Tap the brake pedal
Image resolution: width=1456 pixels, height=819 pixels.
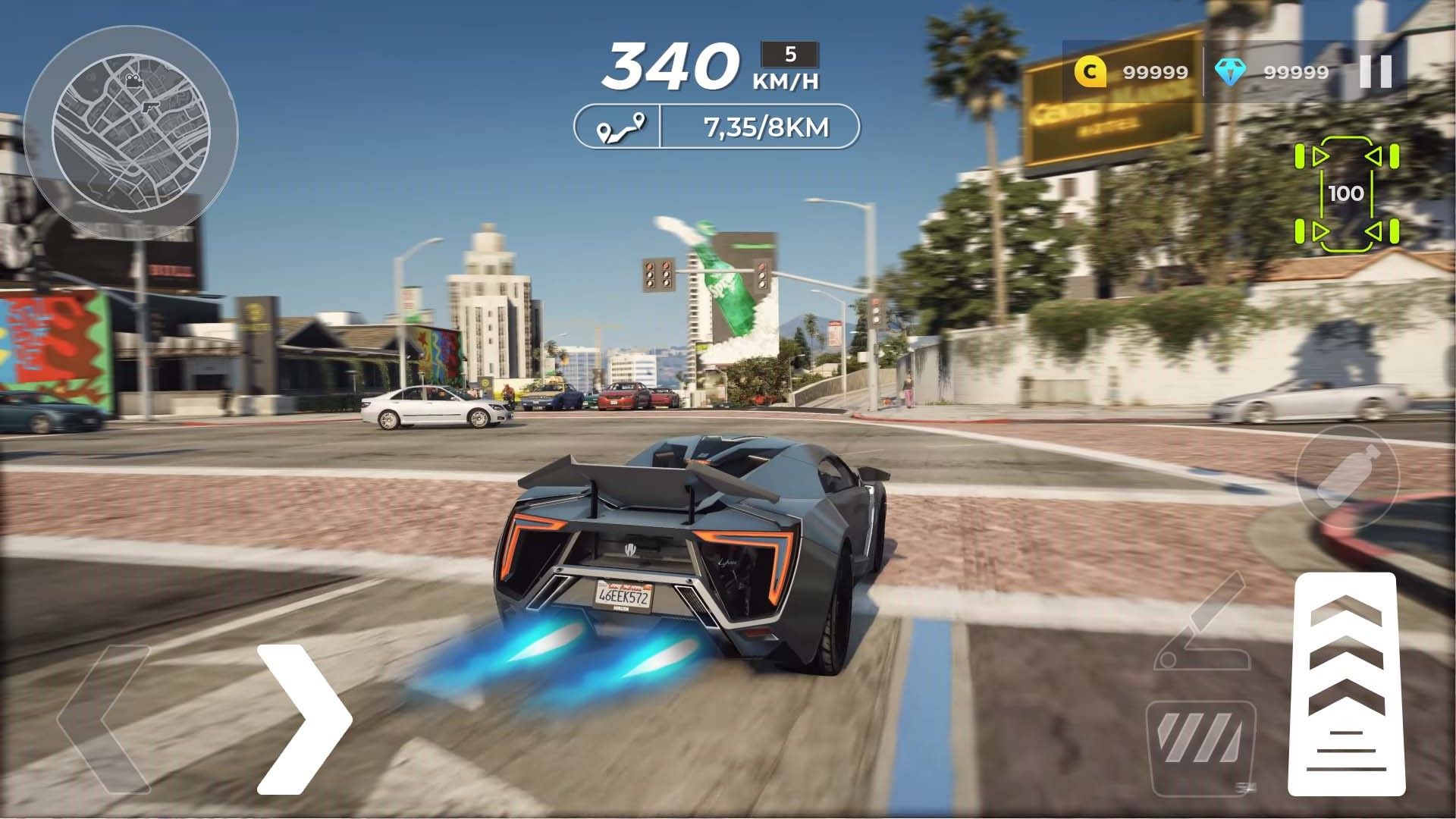(1198, 745)
